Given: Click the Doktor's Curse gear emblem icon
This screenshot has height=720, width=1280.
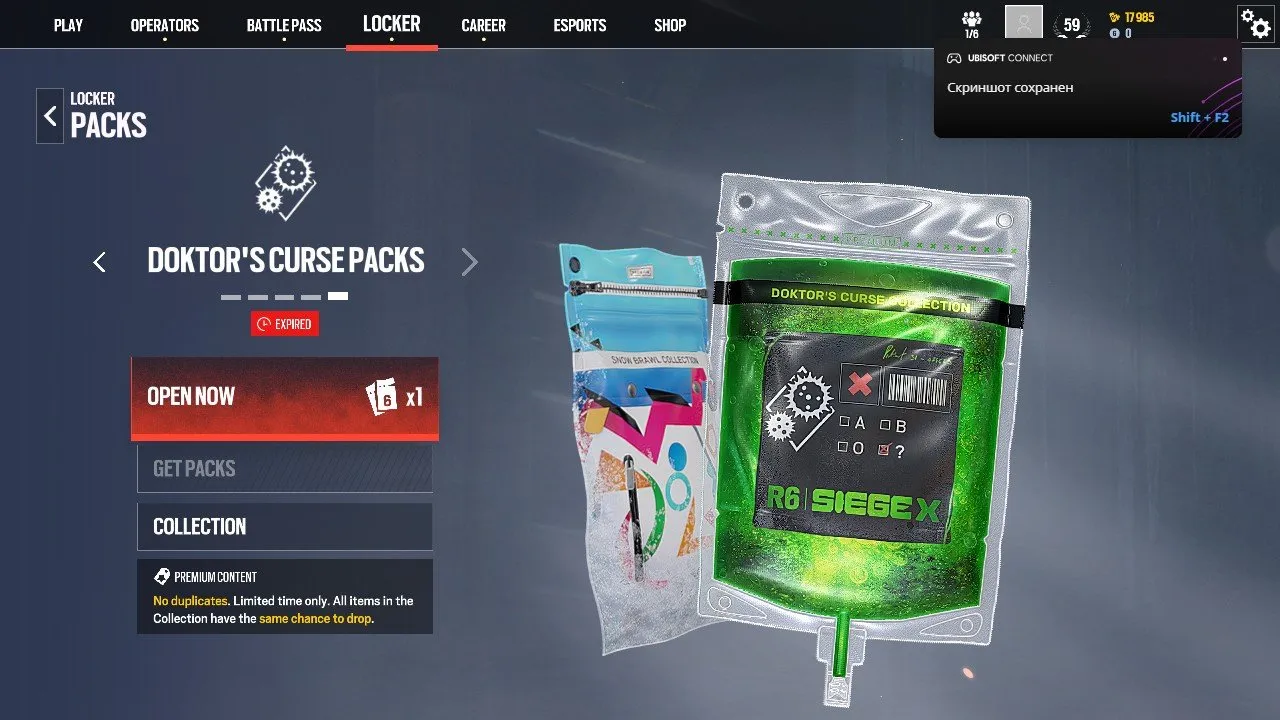Looking at the screenshot, I should pos(285,181).
